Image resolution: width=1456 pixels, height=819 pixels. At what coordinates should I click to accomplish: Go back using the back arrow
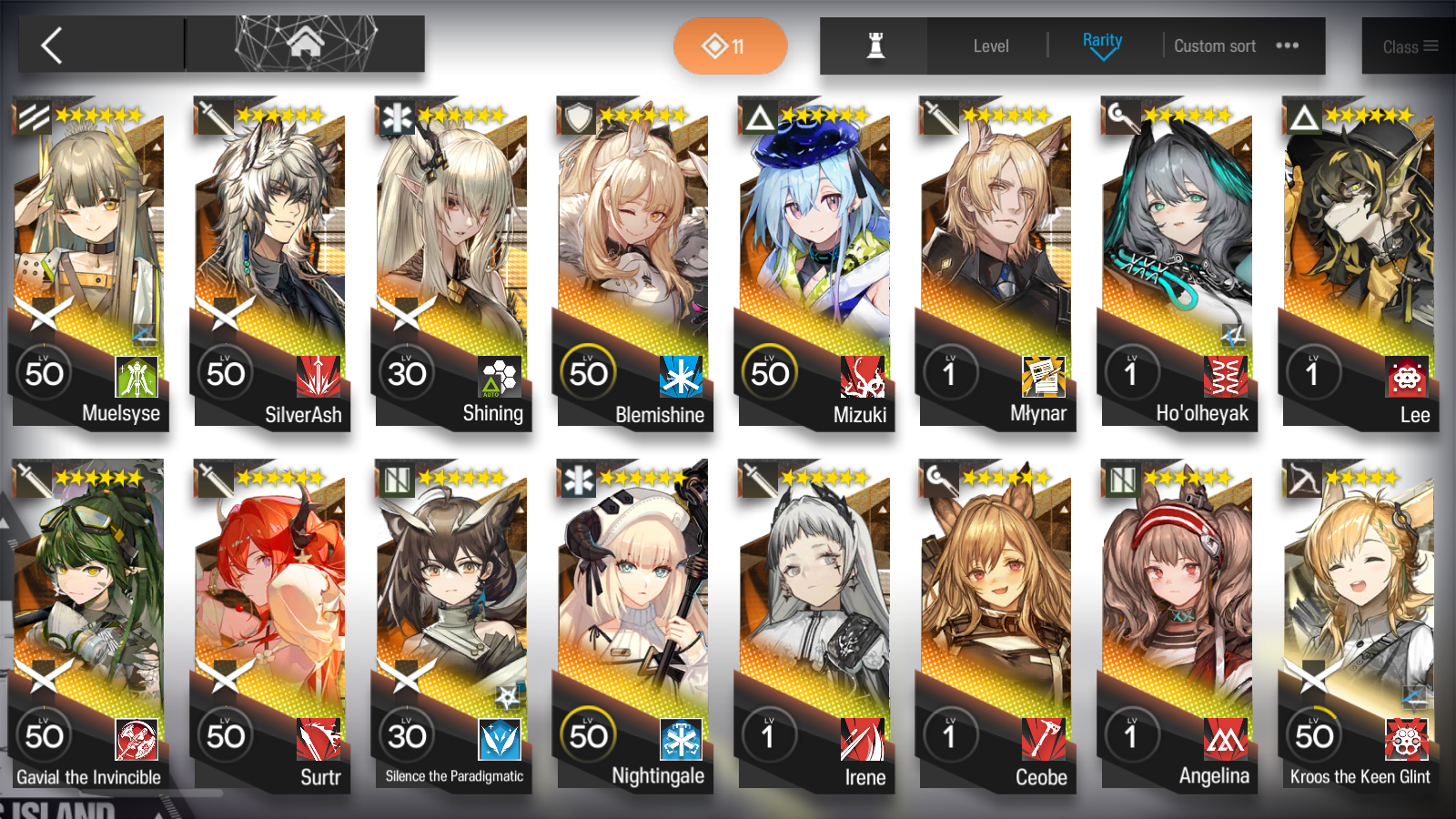click(x=50, y=45)
